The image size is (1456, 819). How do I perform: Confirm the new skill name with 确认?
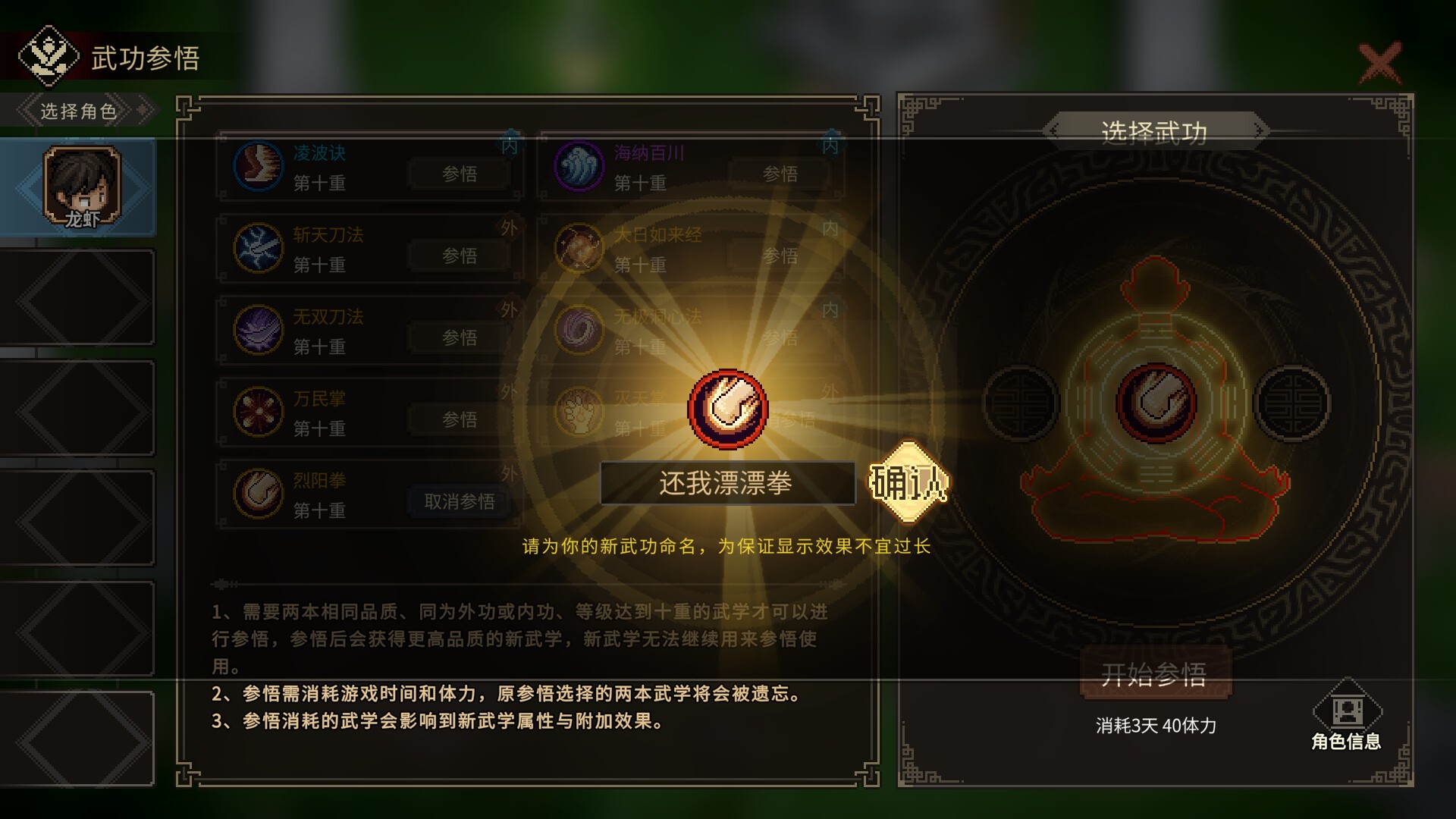click(910, 483)
